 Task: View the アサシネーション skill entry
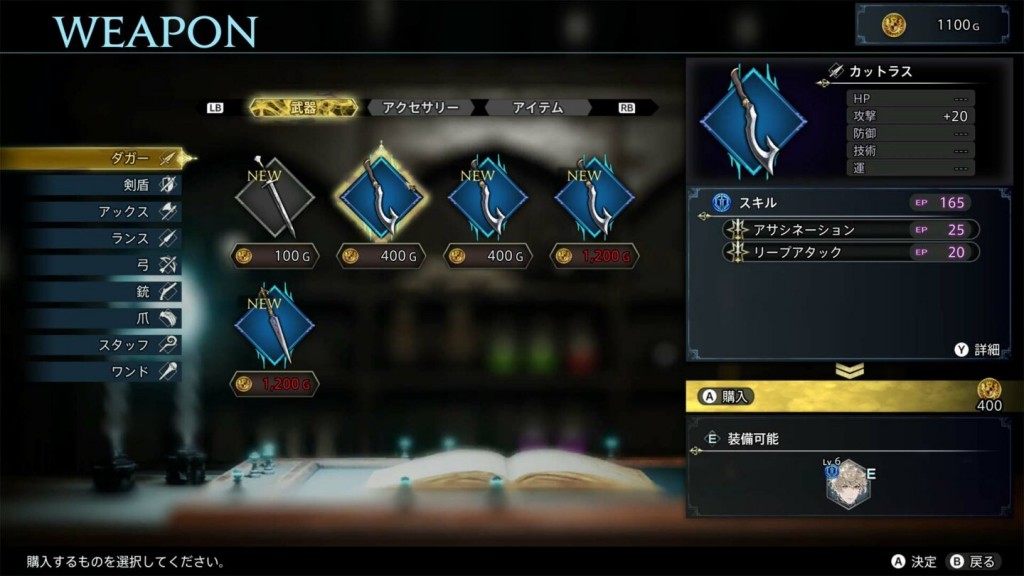[850, 230]
